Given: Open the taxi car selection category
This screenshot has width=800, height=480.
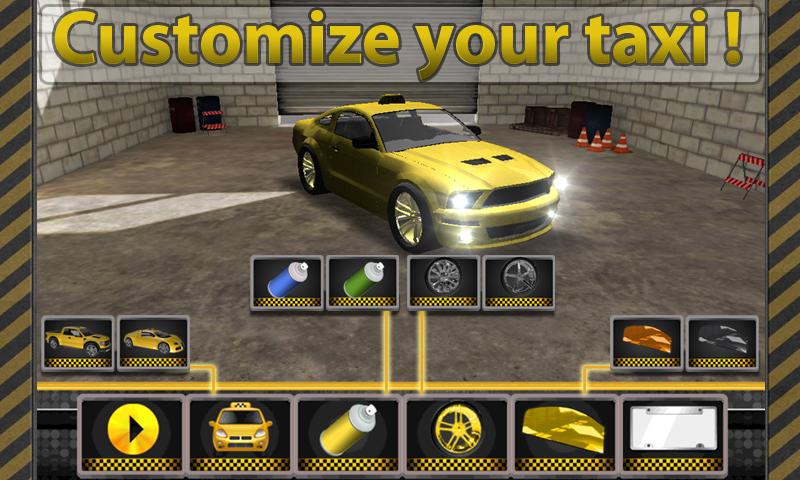Looking at the screenshot, I should (x=240, y=432).
